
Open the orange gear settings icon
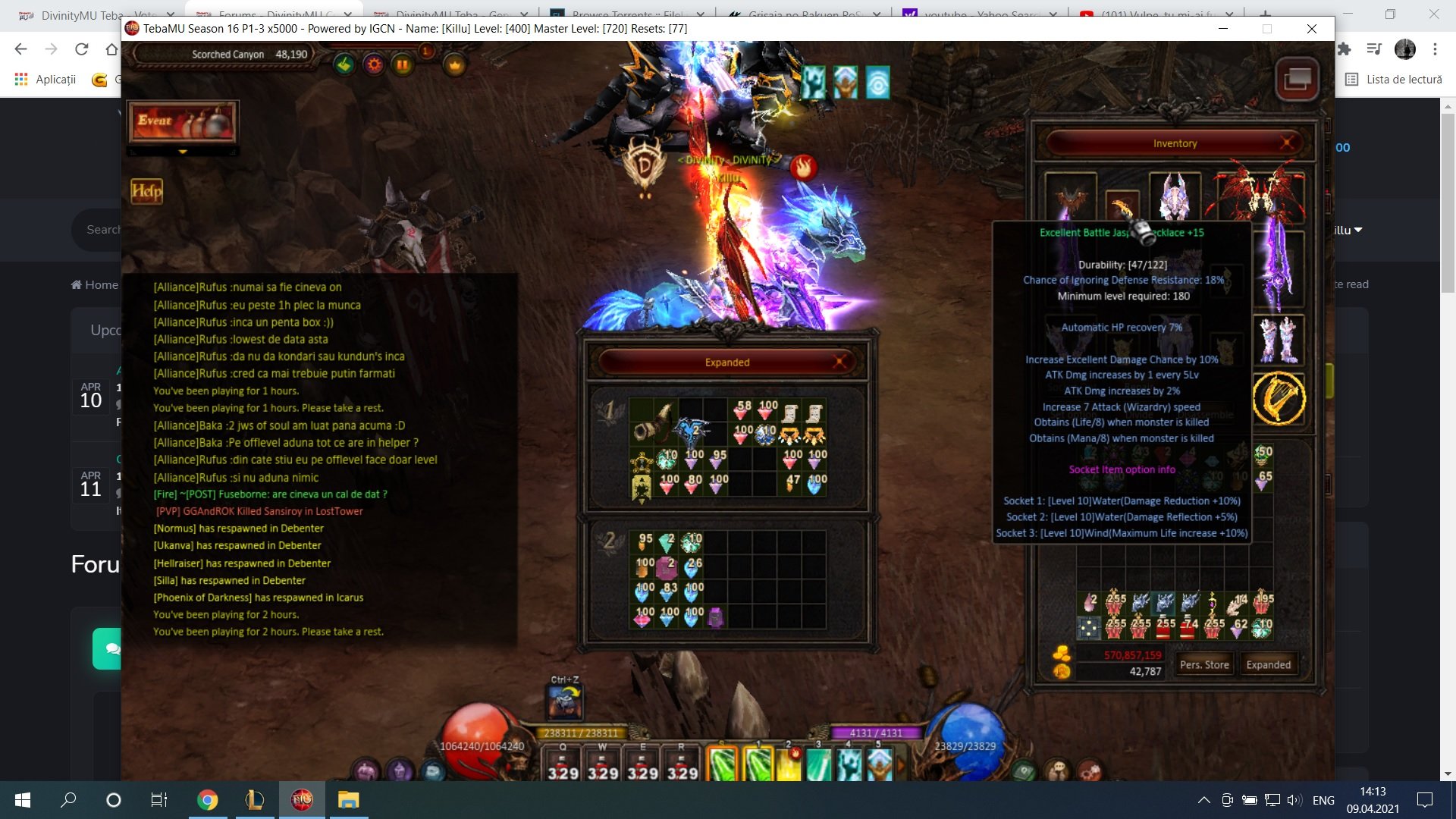[374, 65]
